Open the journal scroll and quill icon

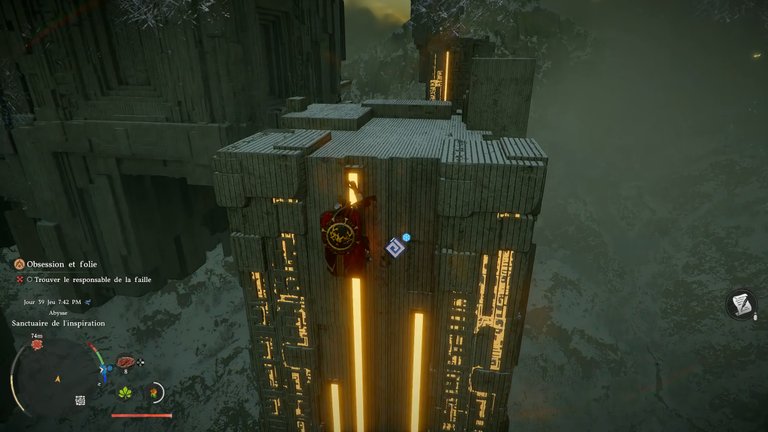coord(741,303)
